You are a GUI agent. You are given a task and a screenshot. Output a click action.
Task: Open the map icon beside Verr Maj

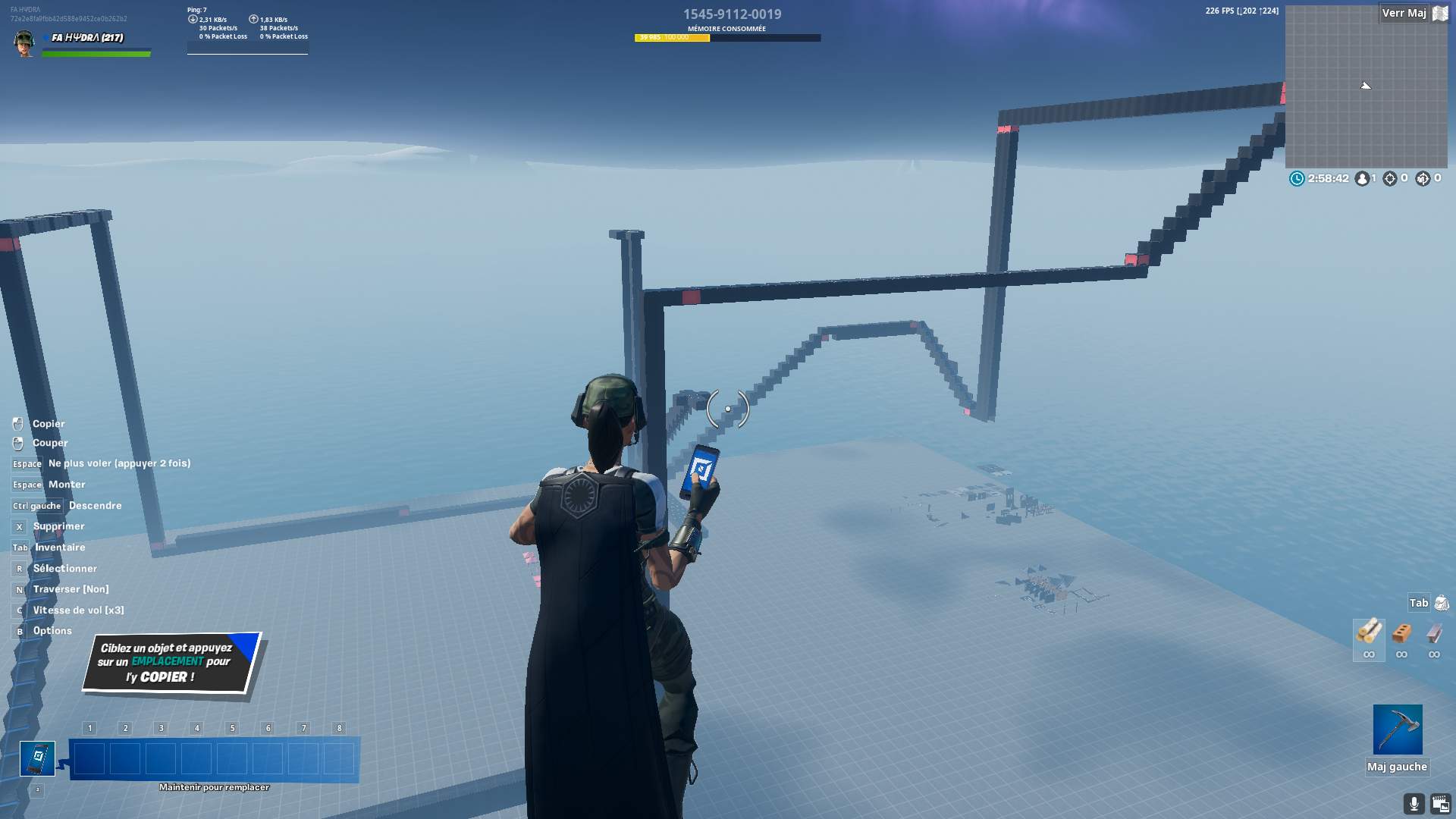click(x=1440, y=13)
